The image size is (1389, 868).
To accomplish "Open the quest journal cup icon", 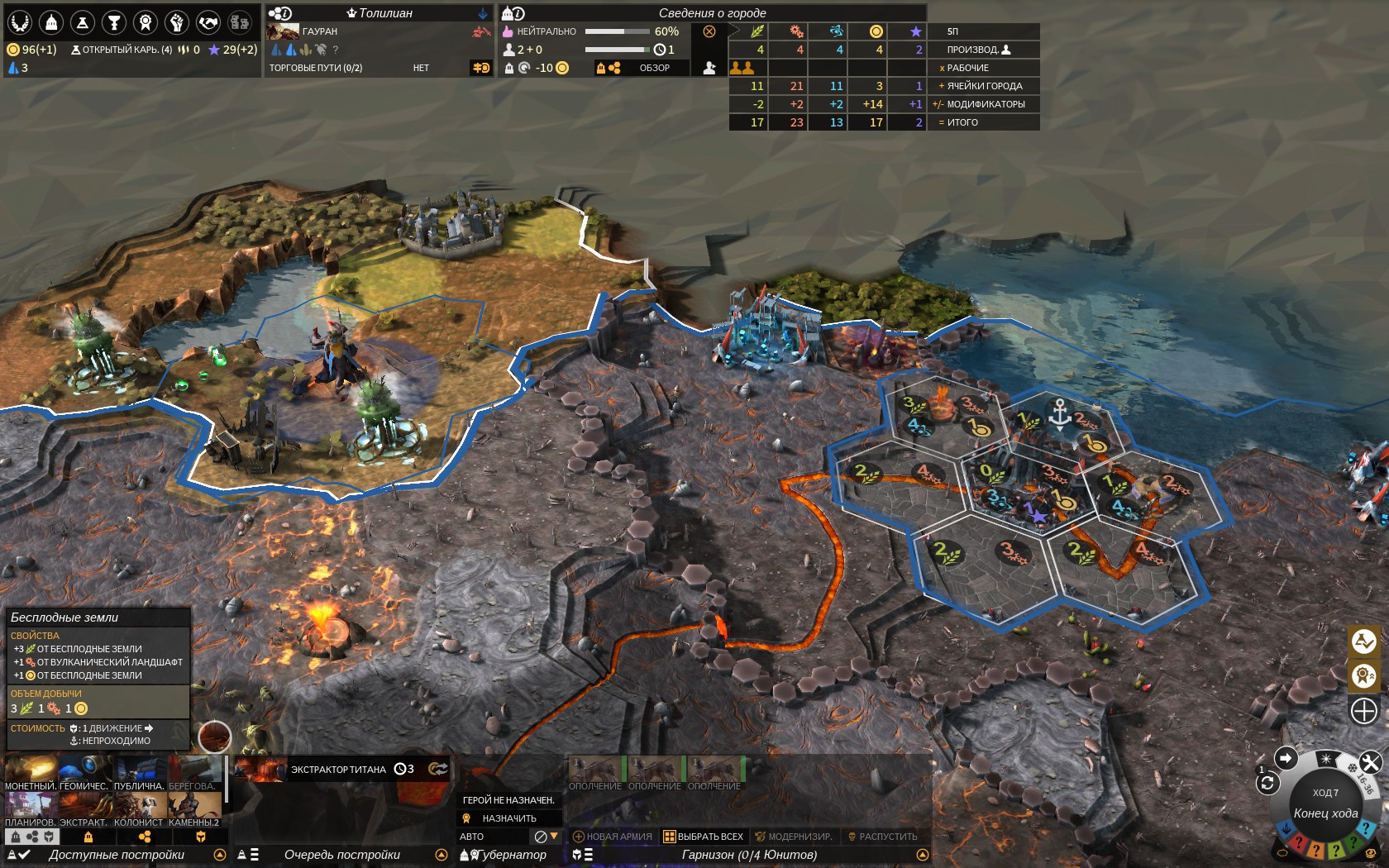I will 112,22.
